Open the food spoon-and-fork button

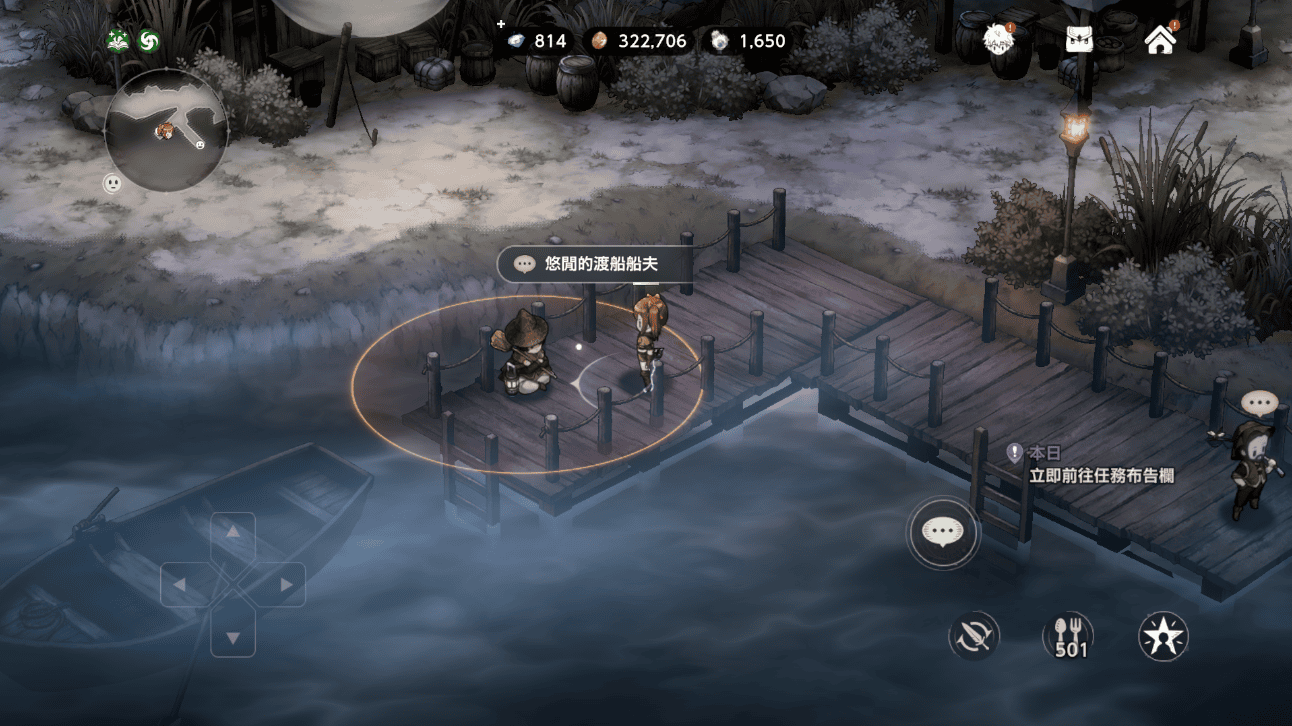click(x=1069, y=636)
